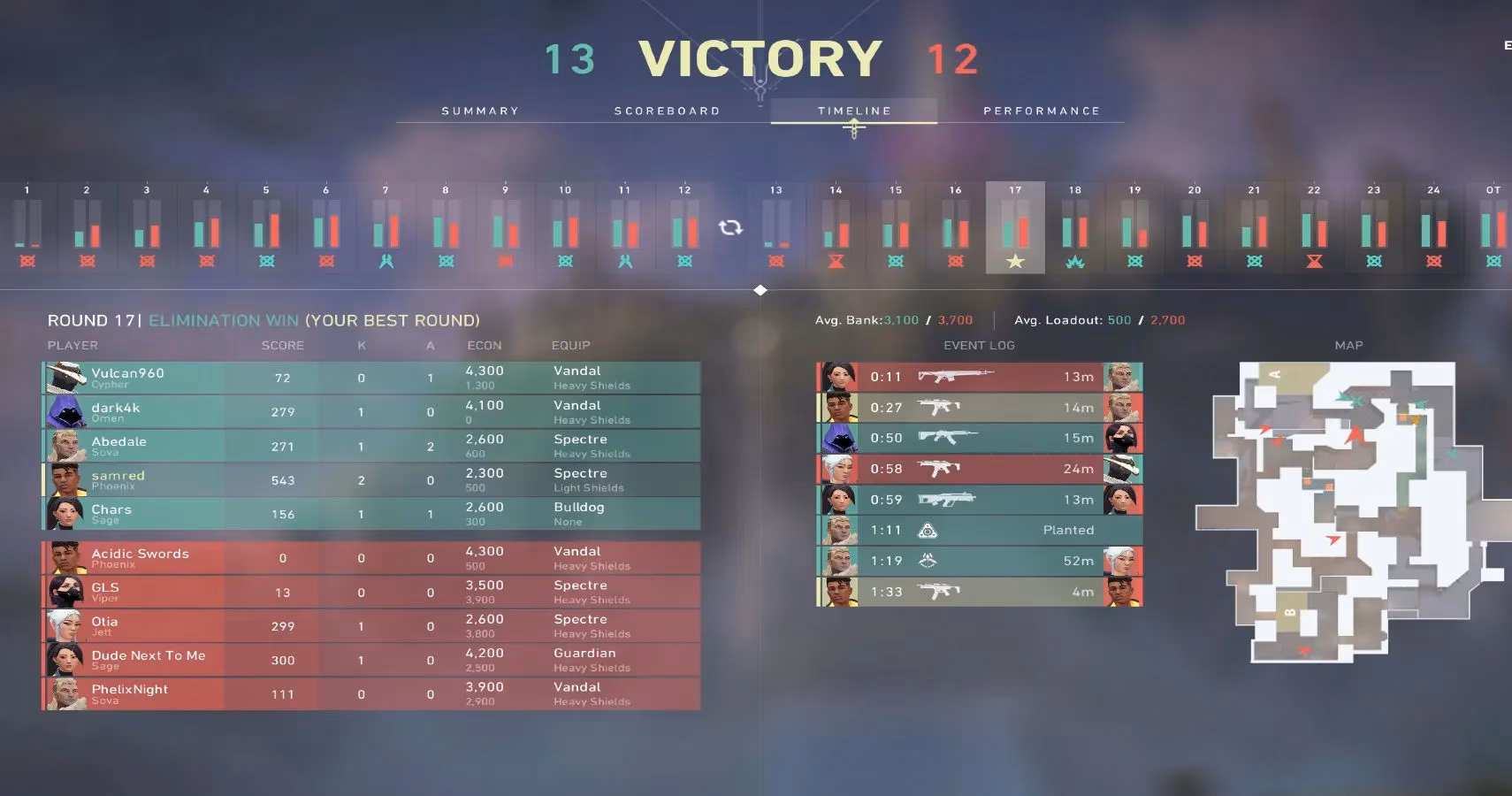This screenshot has height=796, width=1512.
Task: Click the red spike-plant icon under round 9
Action: point(505,261)
